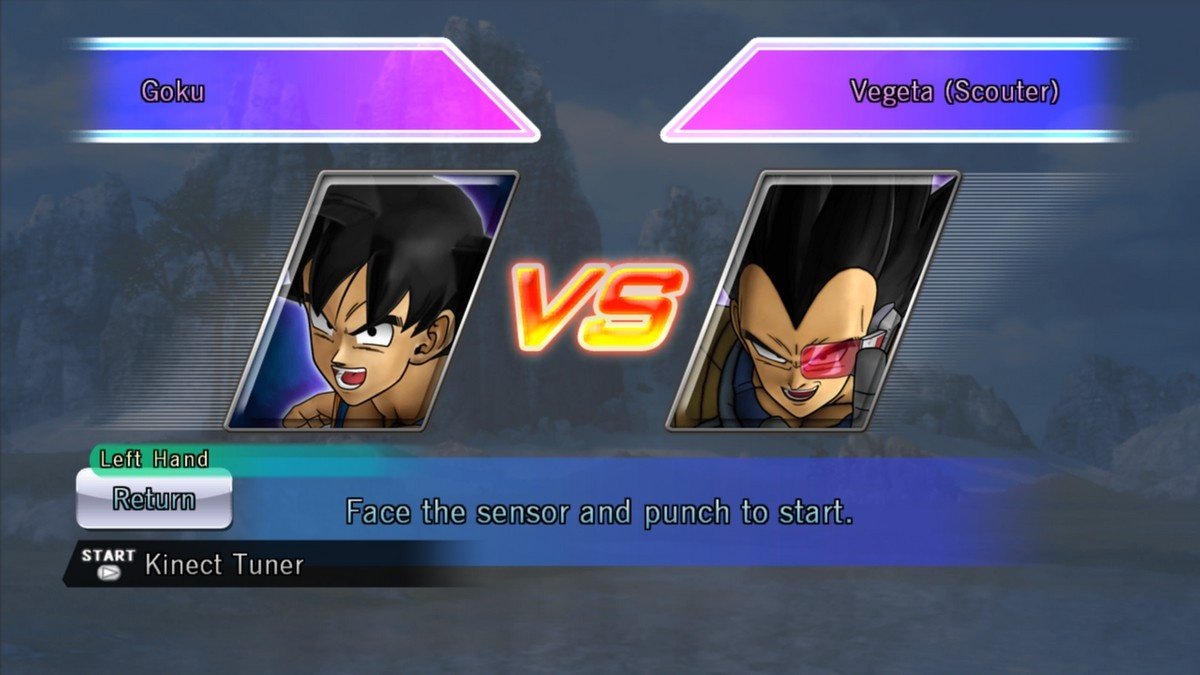Choose the Vegeta (Scouter) portrait
1200x675 pixels.
(813, 300)
